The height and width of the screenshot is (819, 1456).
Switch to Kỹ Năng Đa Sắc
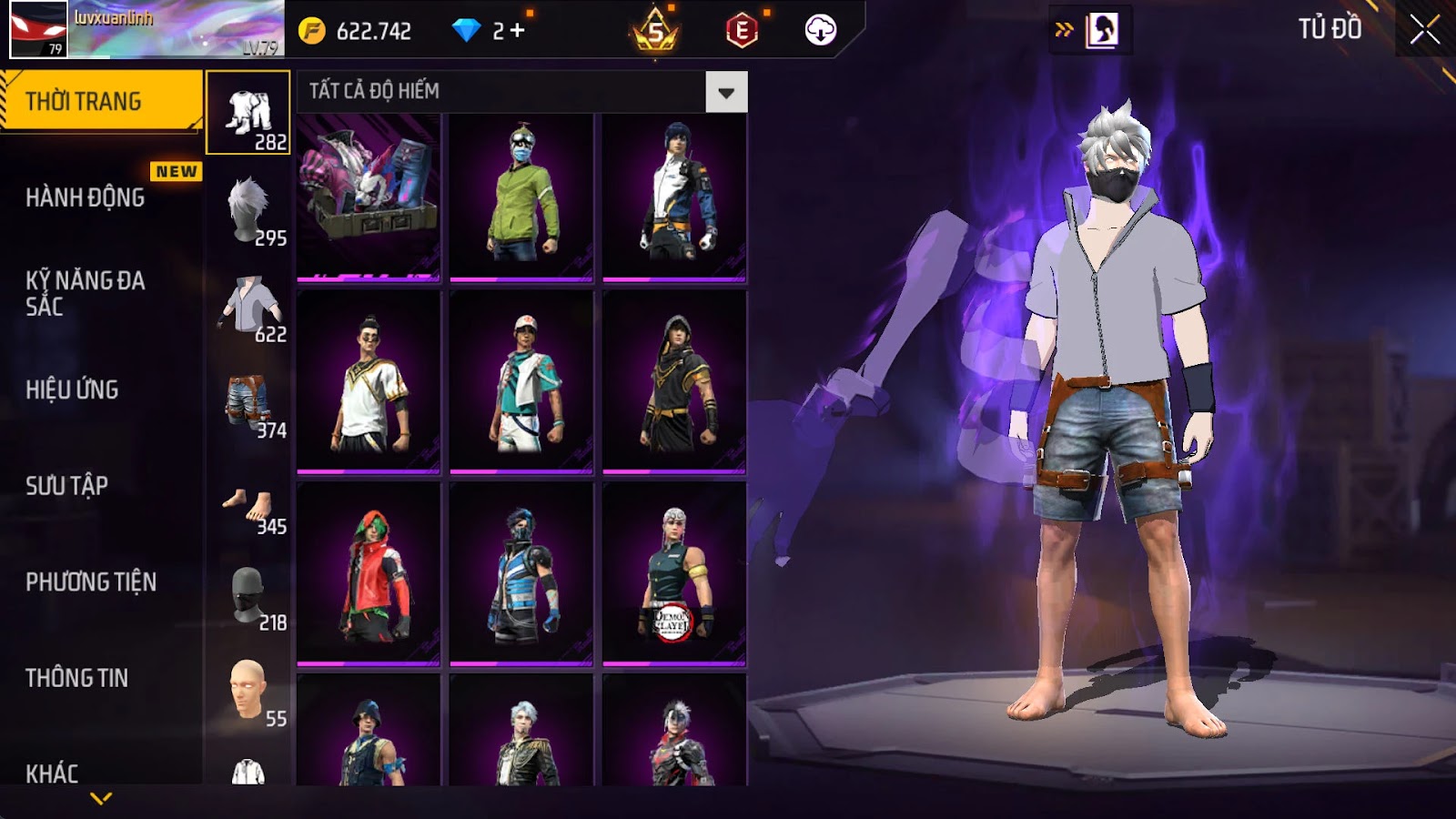click(85, 293)
